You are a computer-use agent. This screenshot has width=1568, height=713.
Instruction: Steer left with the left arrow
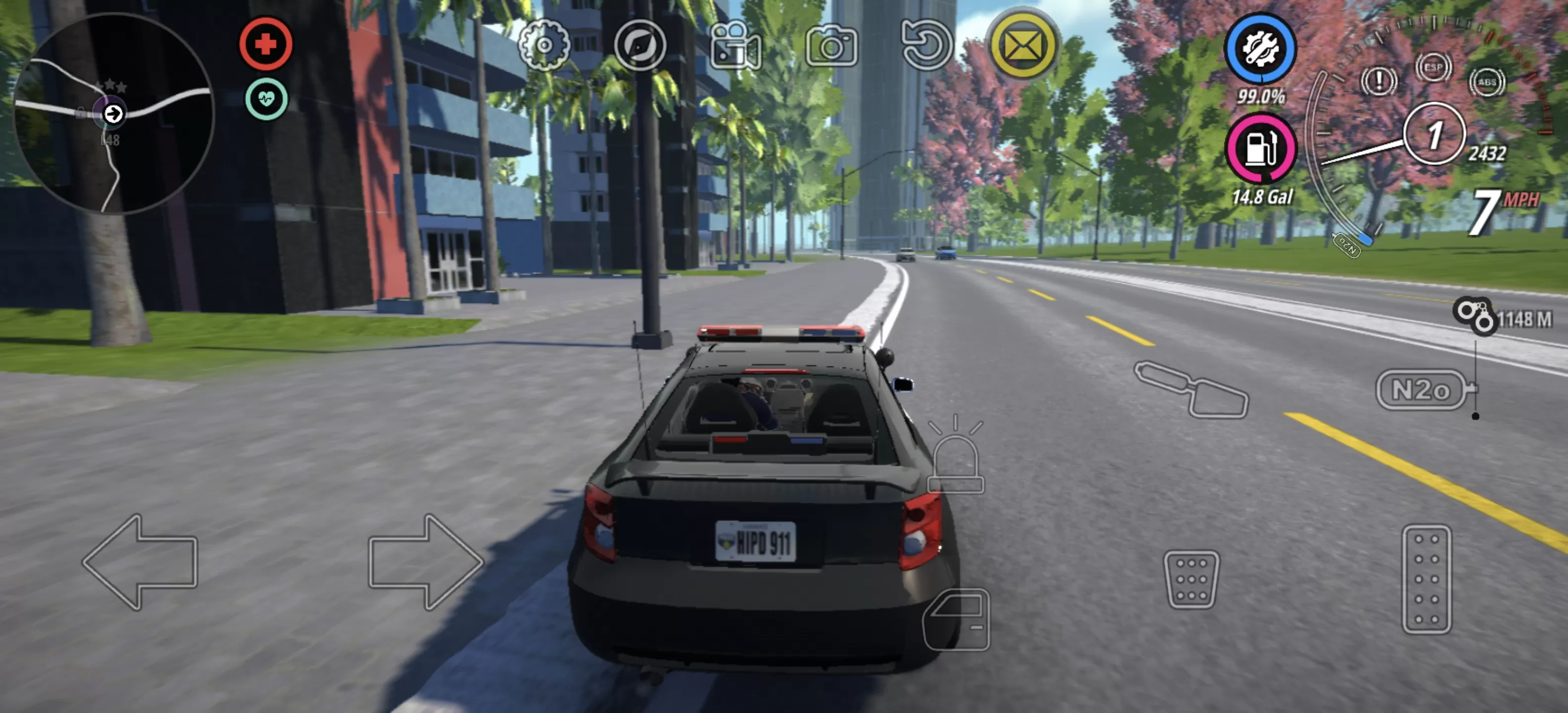click(x=141, y=561)
